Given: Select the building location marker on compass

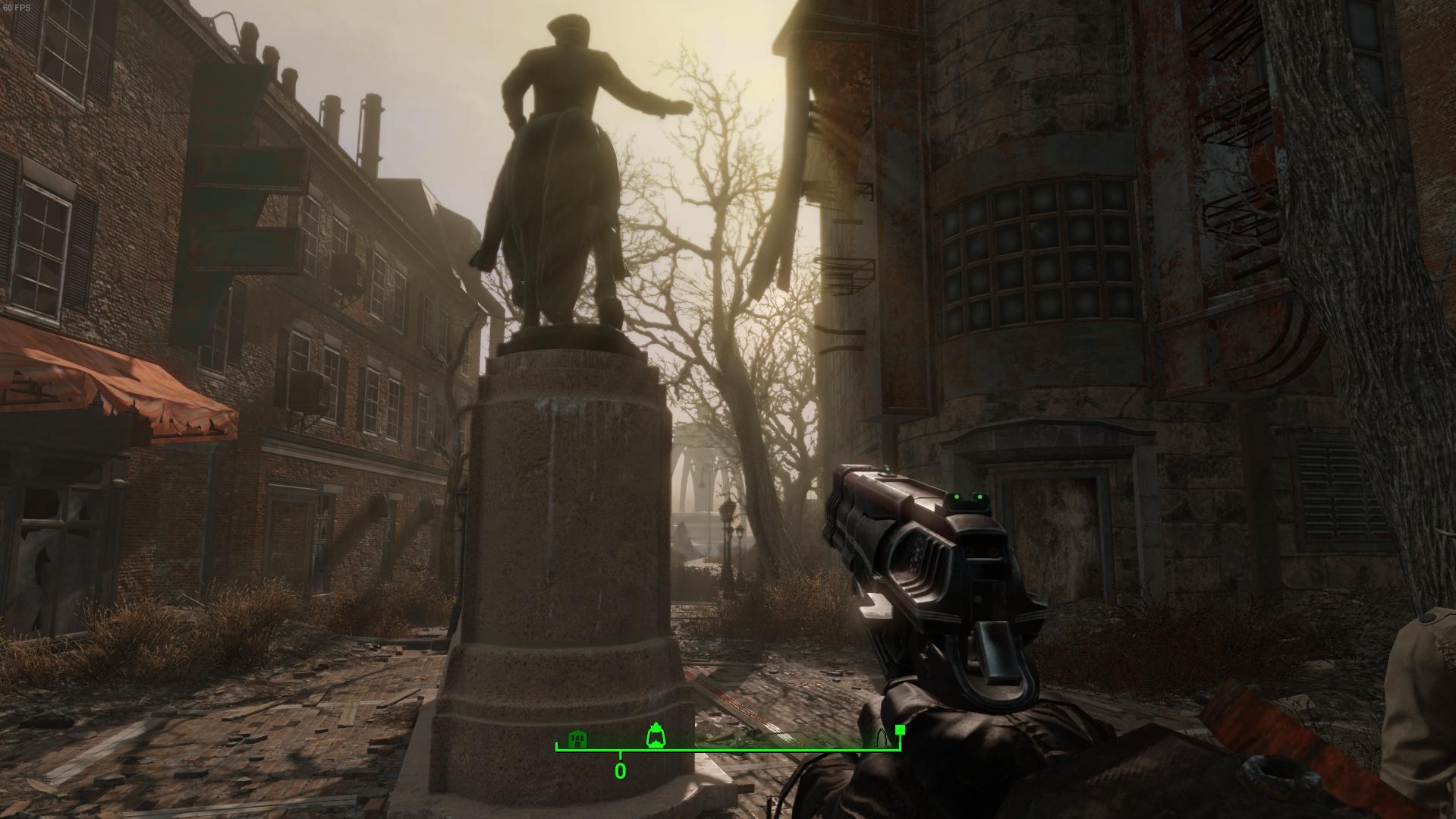Looking at the screenshot, I should coord(579,739).
